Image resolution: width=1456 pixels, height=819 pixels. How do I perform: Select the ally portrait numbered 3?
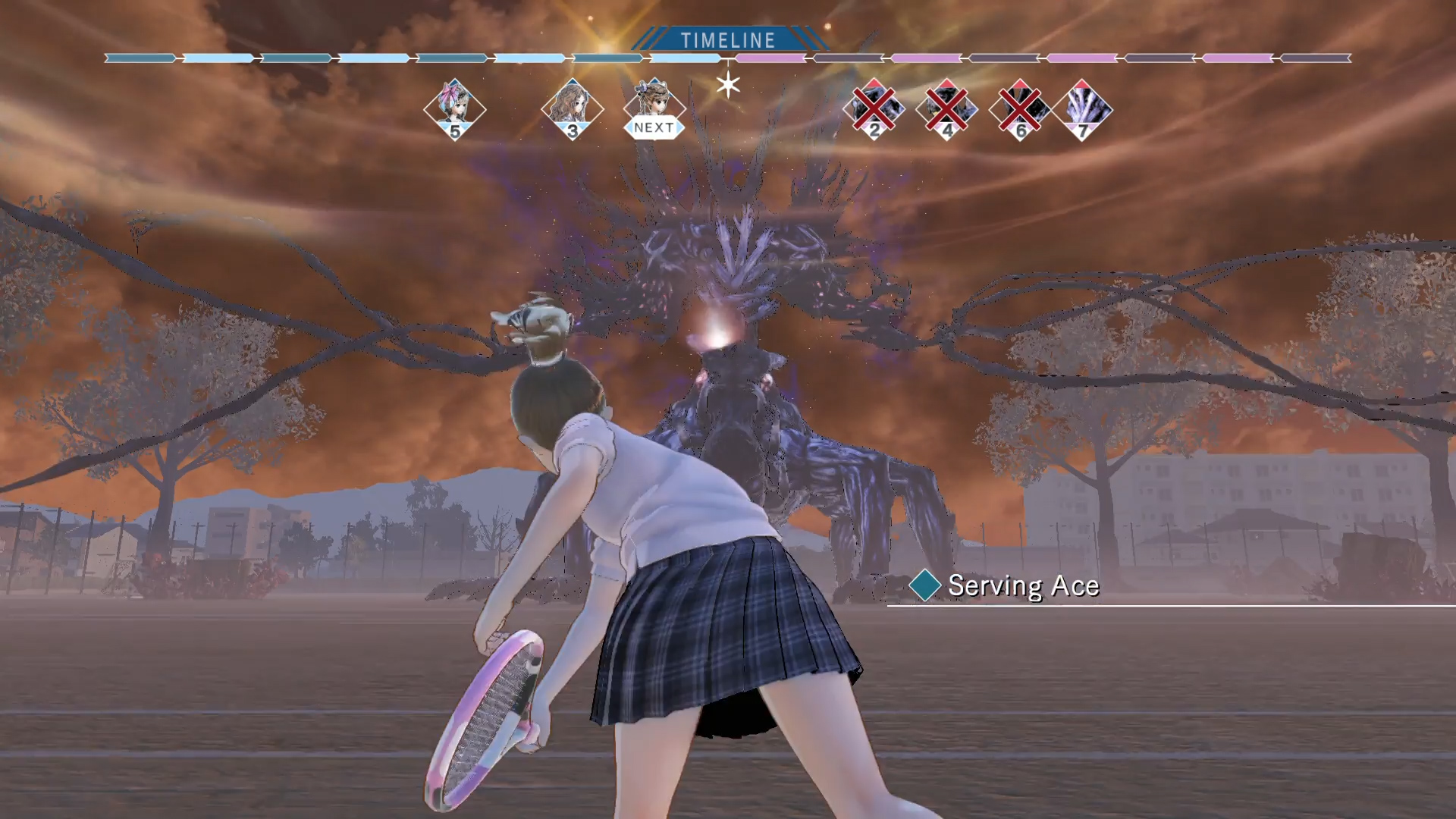(571, 108)
